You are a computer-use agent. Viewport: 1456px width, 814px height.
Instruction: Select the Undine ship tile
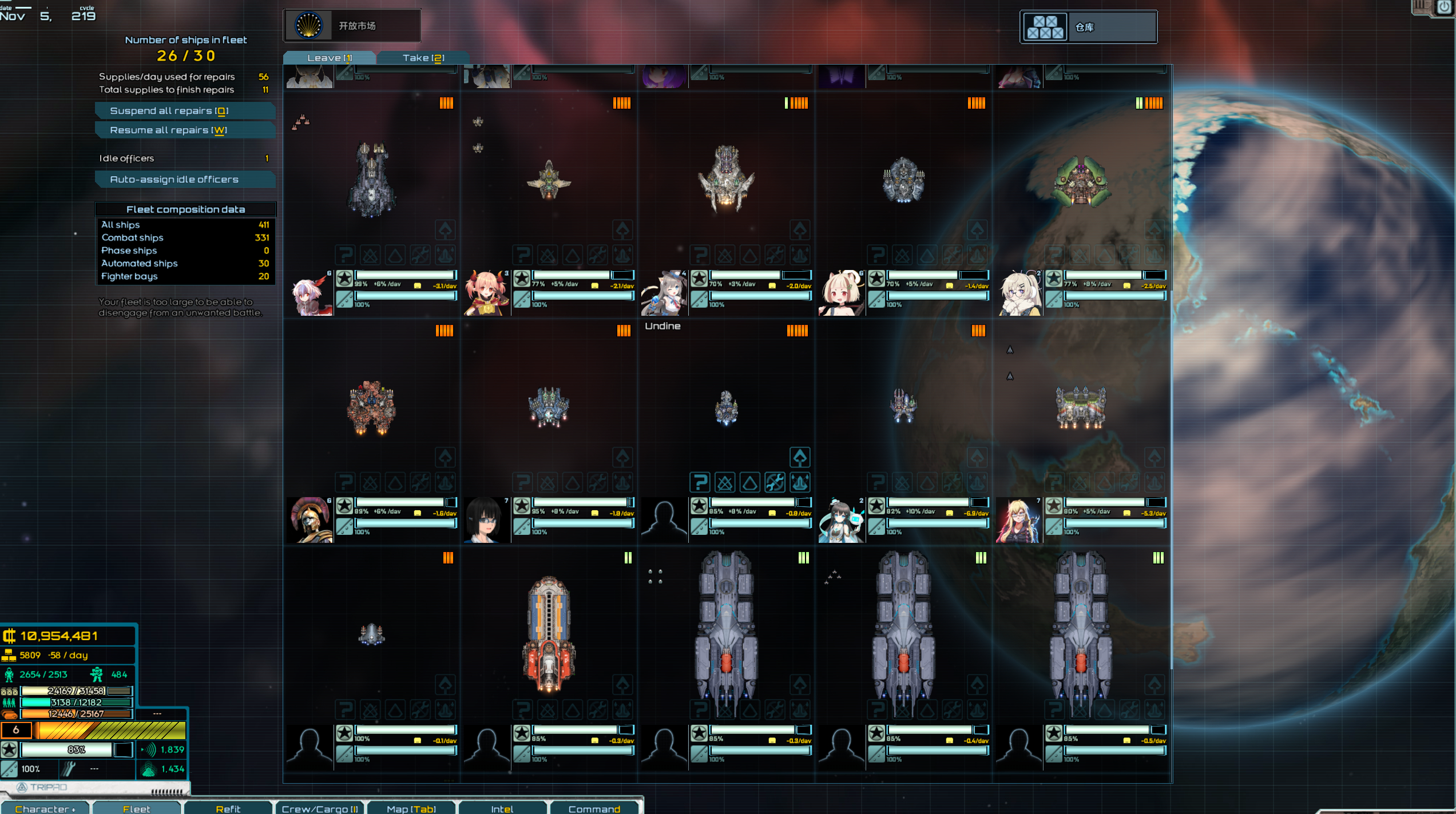pyautogui.click(x=726, y=408)
